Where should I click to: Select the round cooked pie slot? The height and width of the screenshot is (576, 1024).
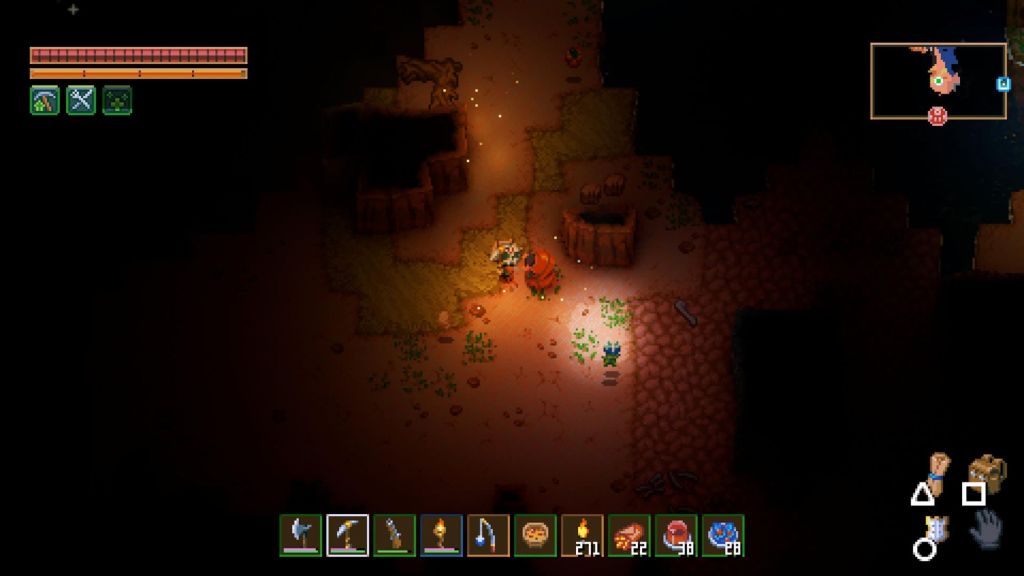pos(535,535)
